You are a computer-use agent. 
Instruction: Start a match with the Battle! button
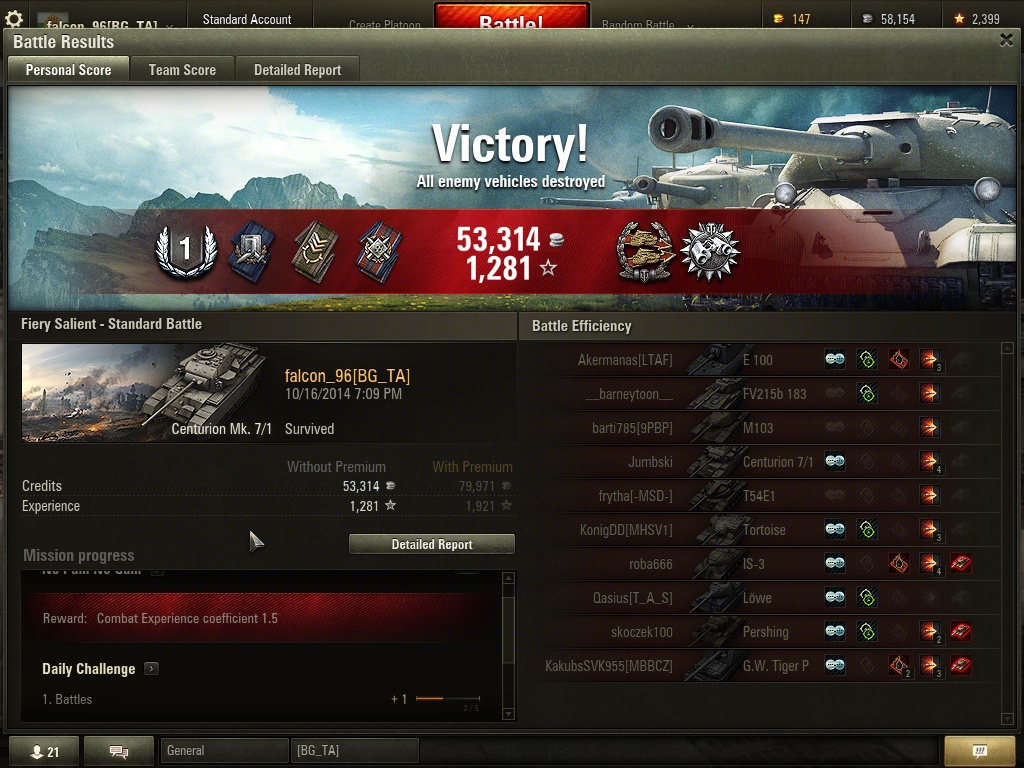[x=511, y=22]
